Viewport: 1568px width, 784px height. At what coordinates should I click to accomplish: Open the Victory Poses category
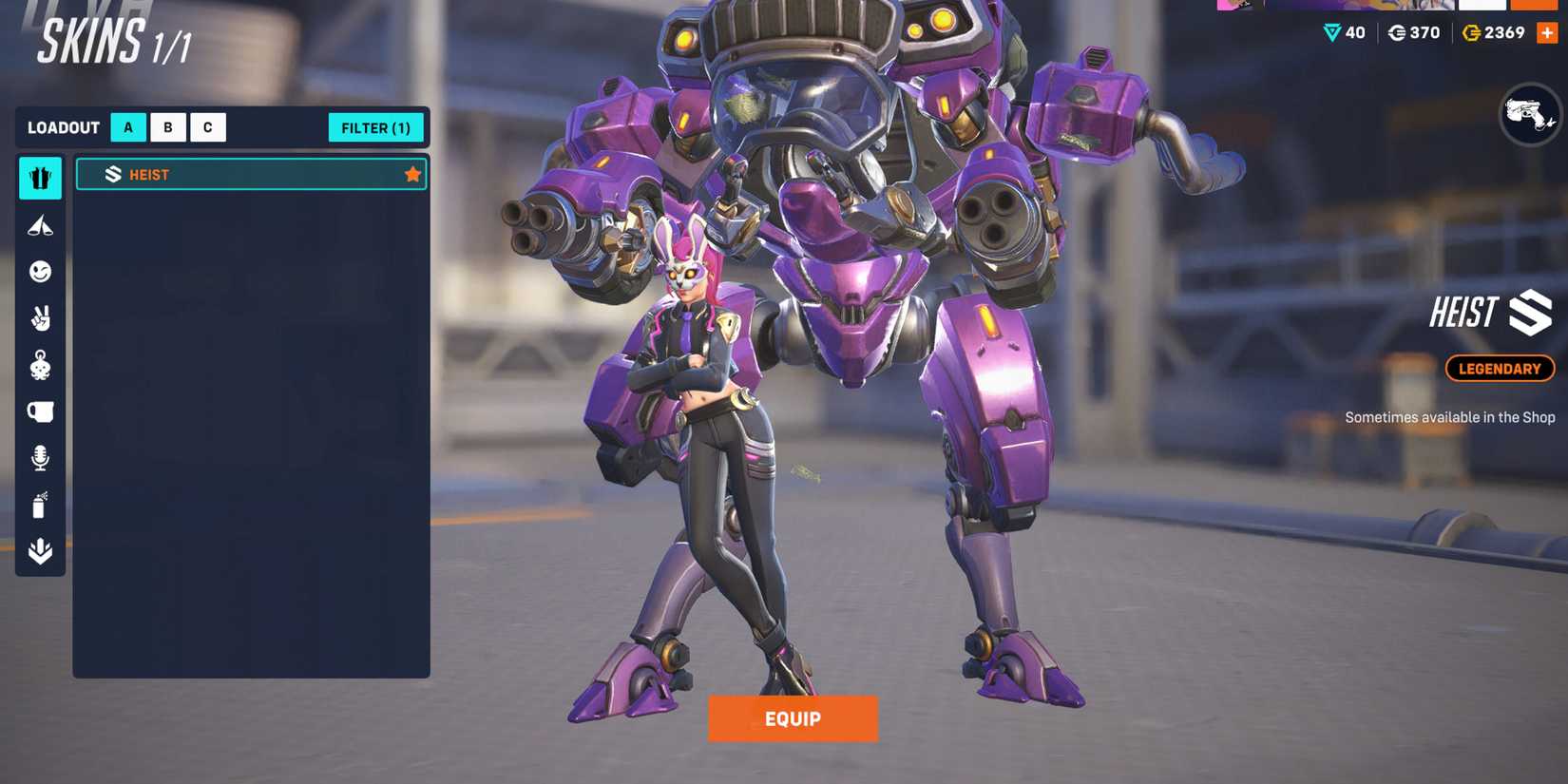[x=39, y=226]
